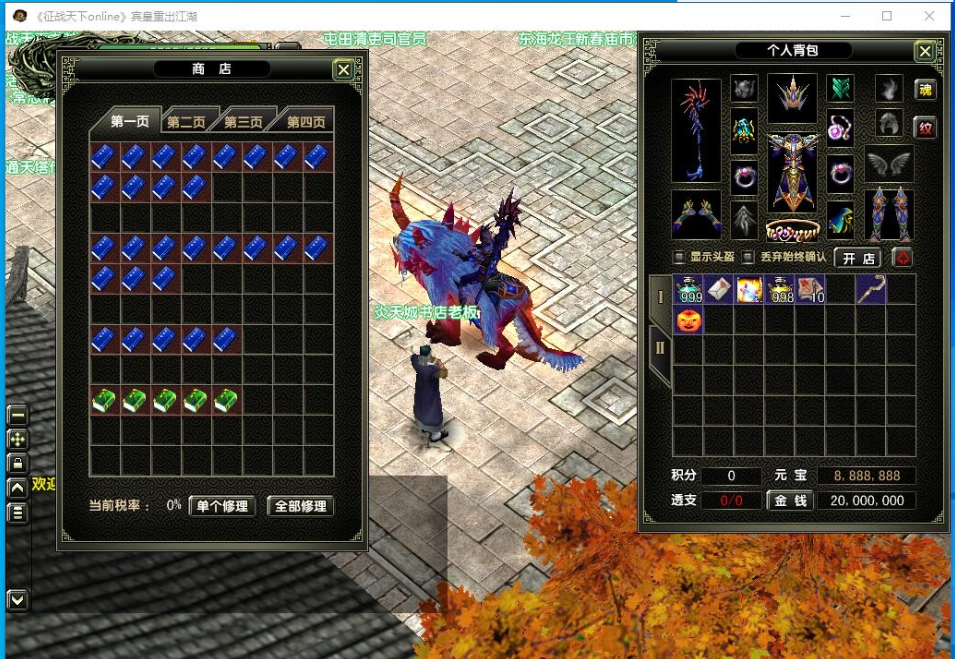The image size is (955, 659).
Task: Select the equipped crown helmet slot
Action: pos(792,98)
